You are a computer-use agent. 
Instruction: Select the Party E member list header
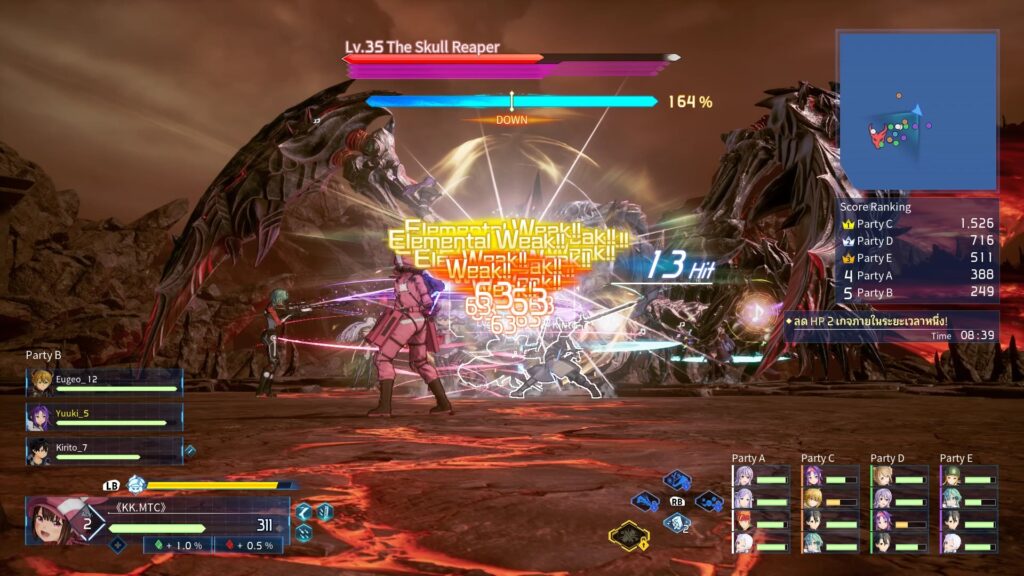956,458
